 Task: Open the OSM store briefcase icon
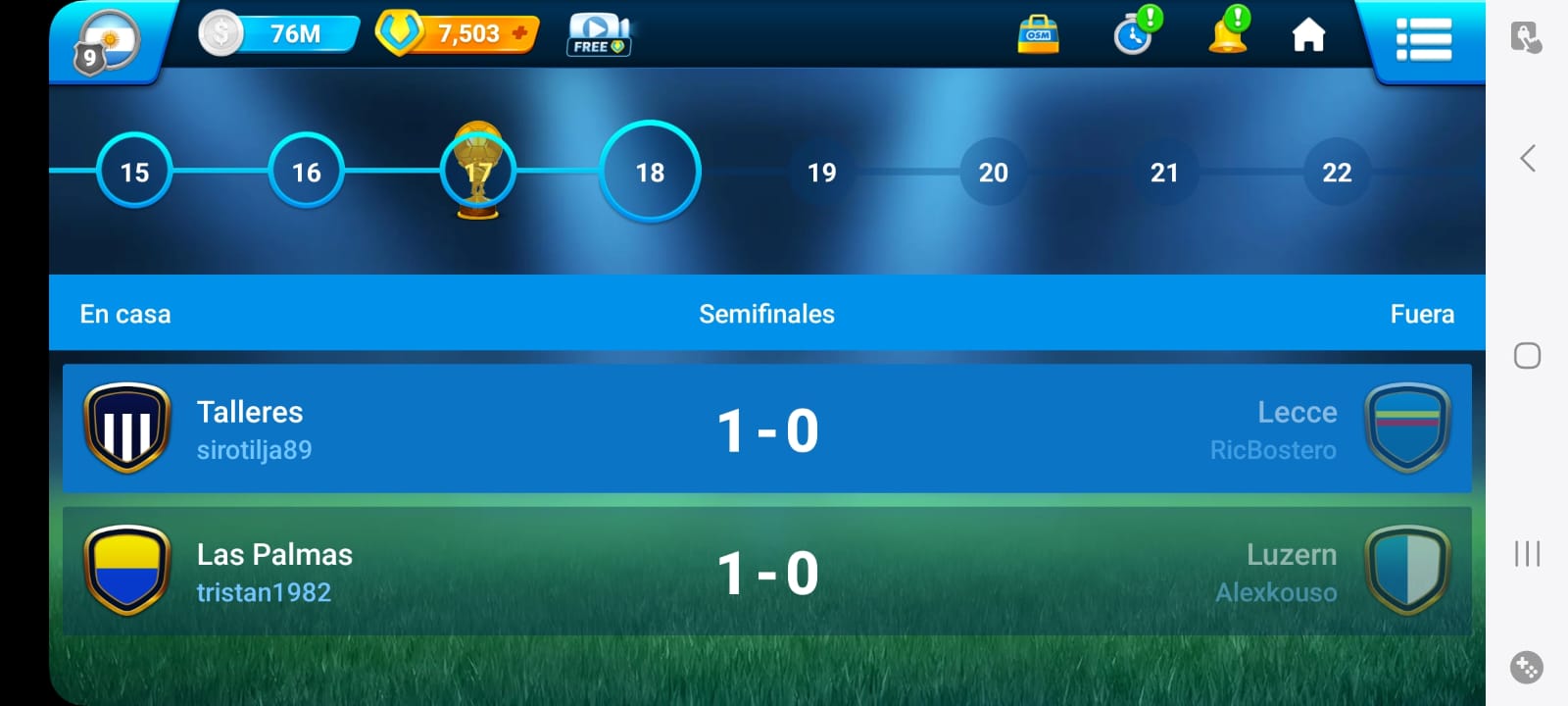1038,34
